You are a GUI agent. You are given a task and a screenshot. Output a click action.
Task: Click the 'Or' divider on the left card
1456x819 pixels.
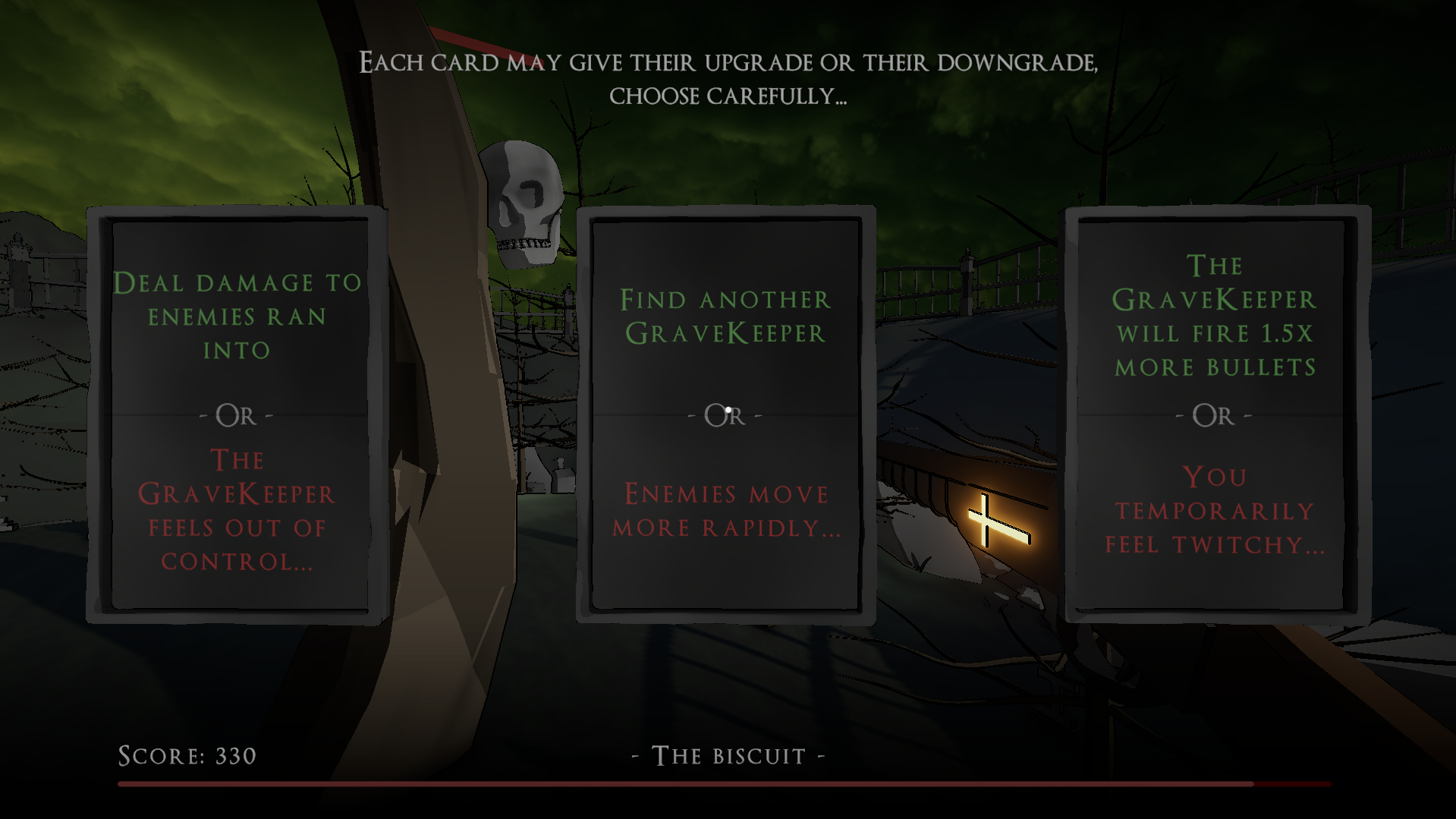(x=235, y=416)
